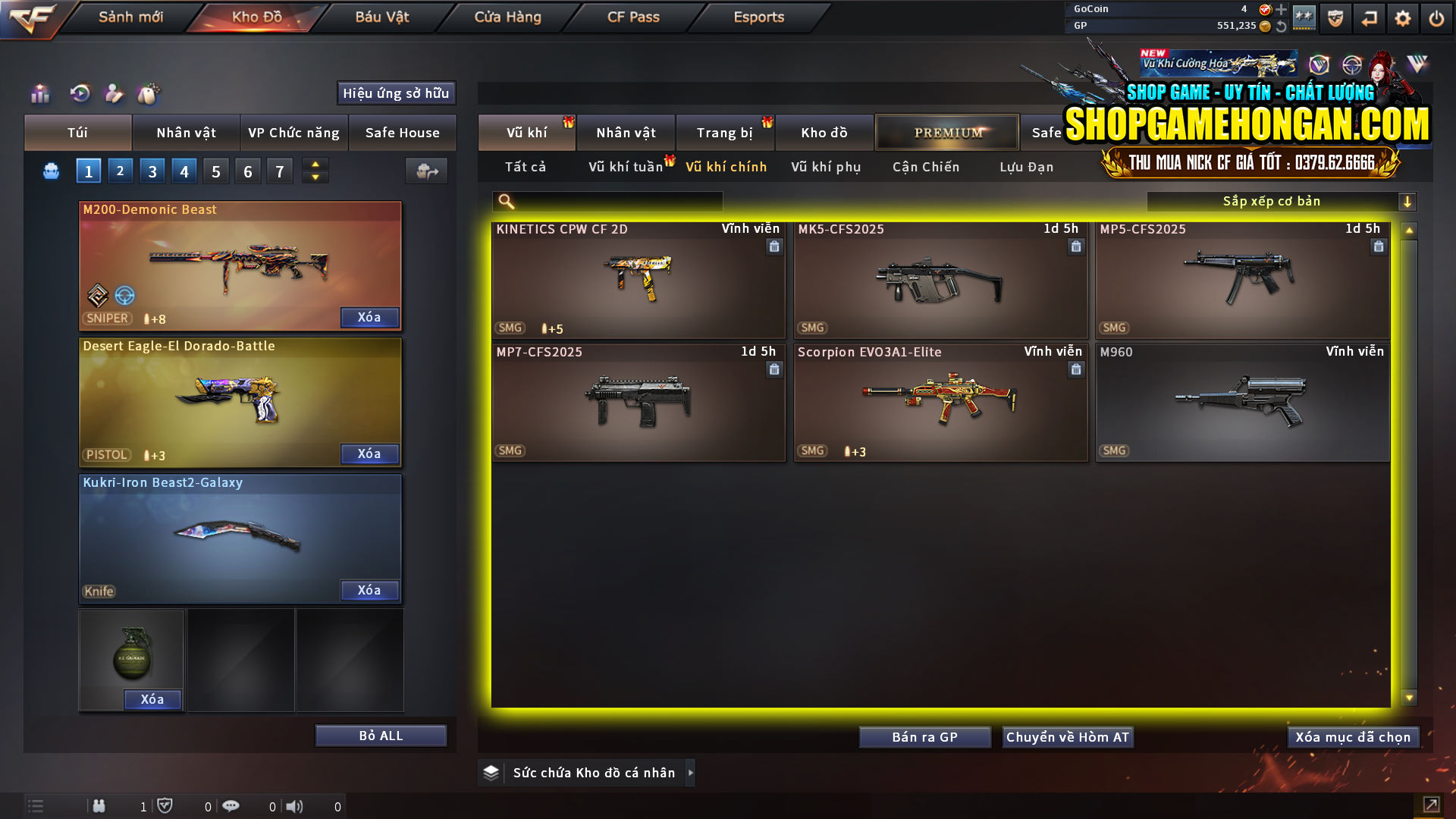Viewport: 1456px width, 819px height.
Task: Open the ownership statistics bar chart icon
Action: tap(39, 93)
